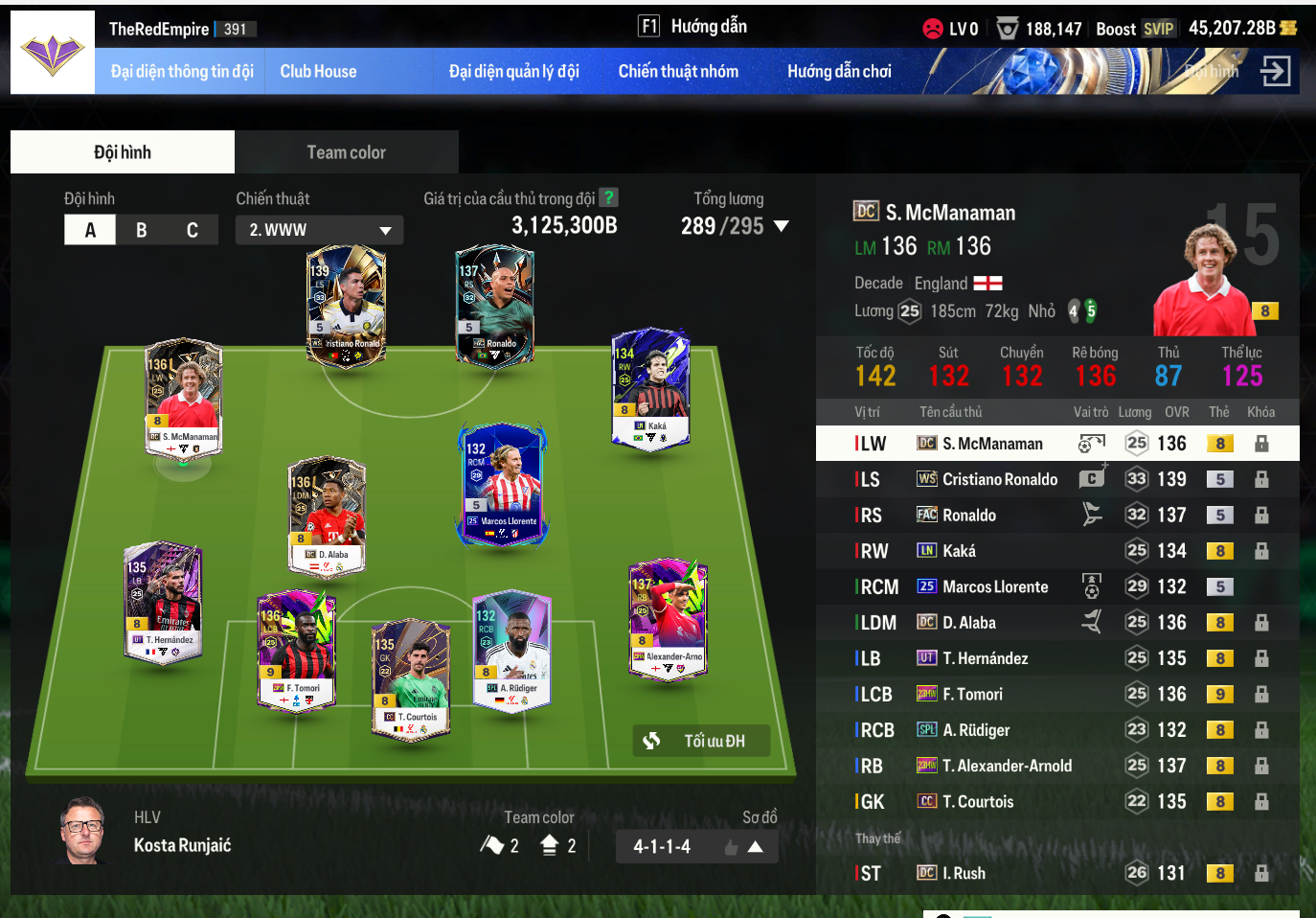Select squad B
This screenshot has height=918, width=1316.
tap(142, 230)
